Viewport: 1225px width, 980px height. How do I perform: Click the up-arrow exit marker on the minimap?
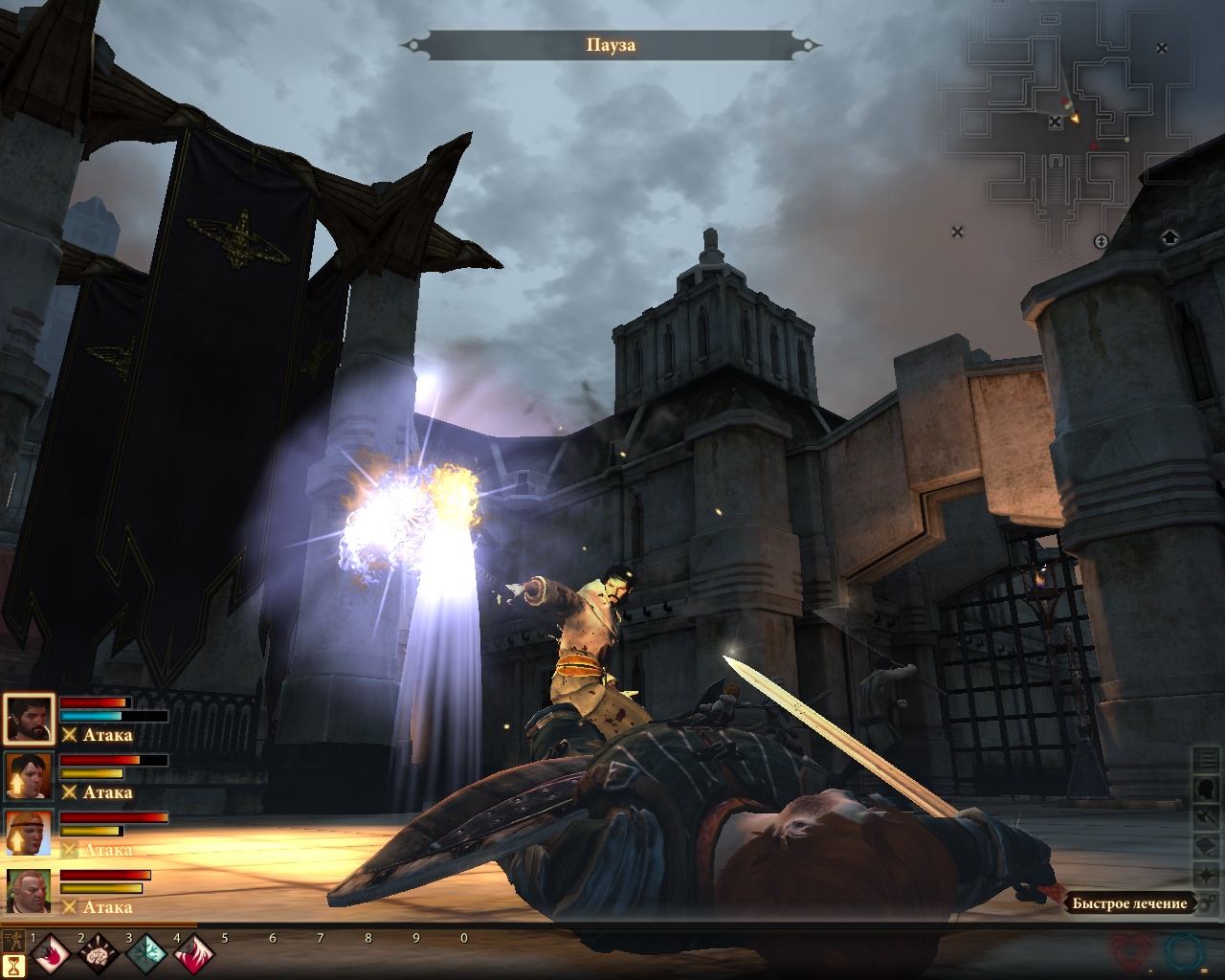click(1169, 237)
